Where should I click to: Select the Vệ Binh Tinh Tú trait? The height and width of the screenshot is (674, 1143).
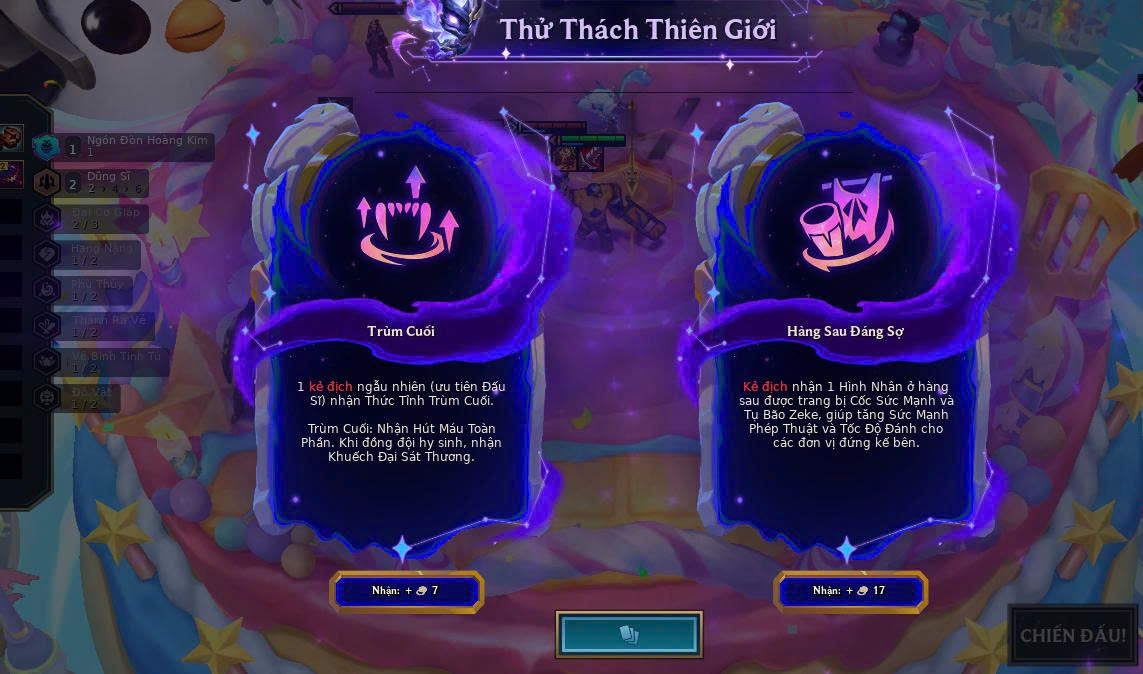coord(105,362)
